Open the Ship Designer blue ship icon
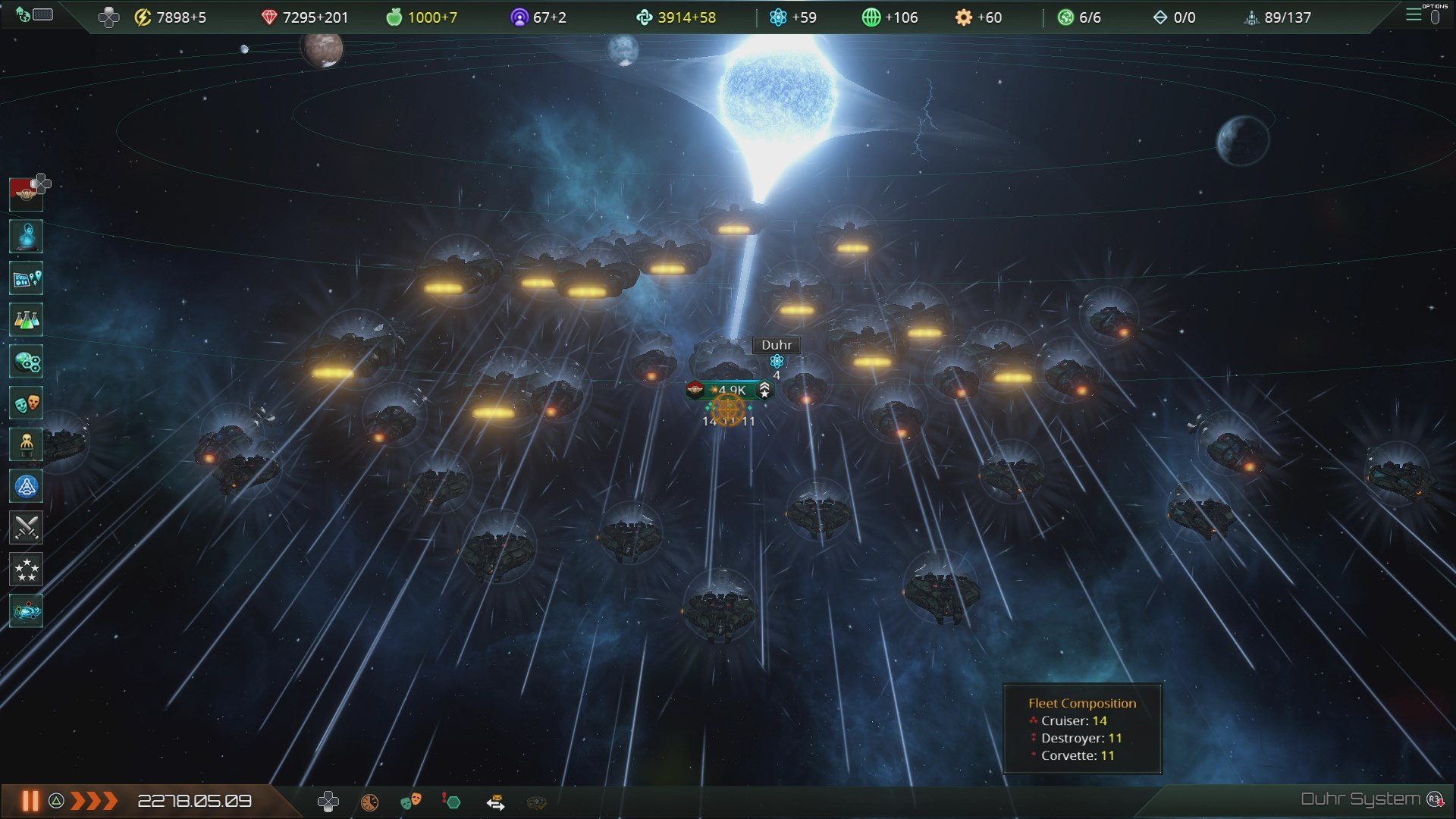1456x819 pixels. (x=26, y=487)
